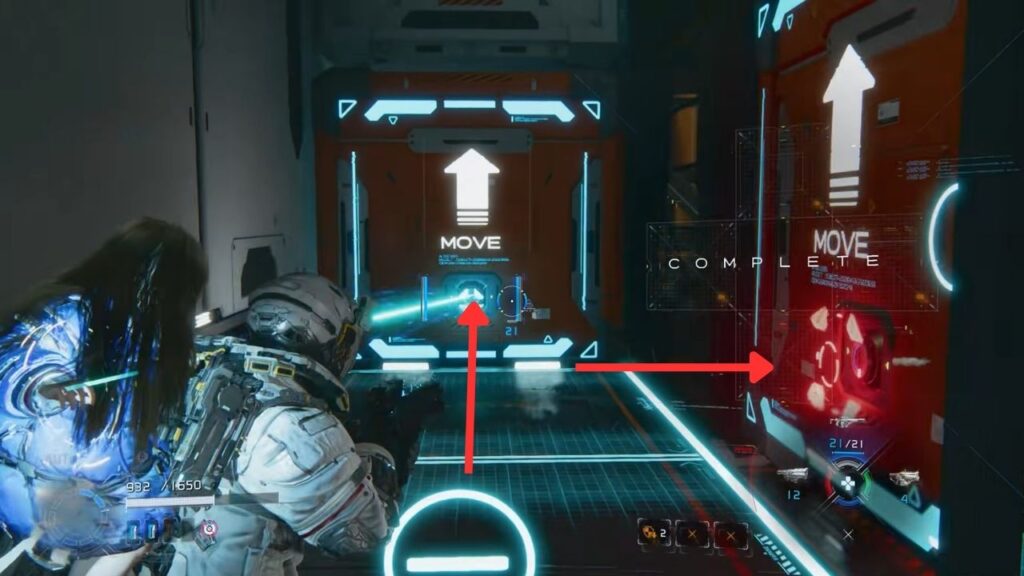
Task: Select the consumable slot showing count 2
Action: 653,534
